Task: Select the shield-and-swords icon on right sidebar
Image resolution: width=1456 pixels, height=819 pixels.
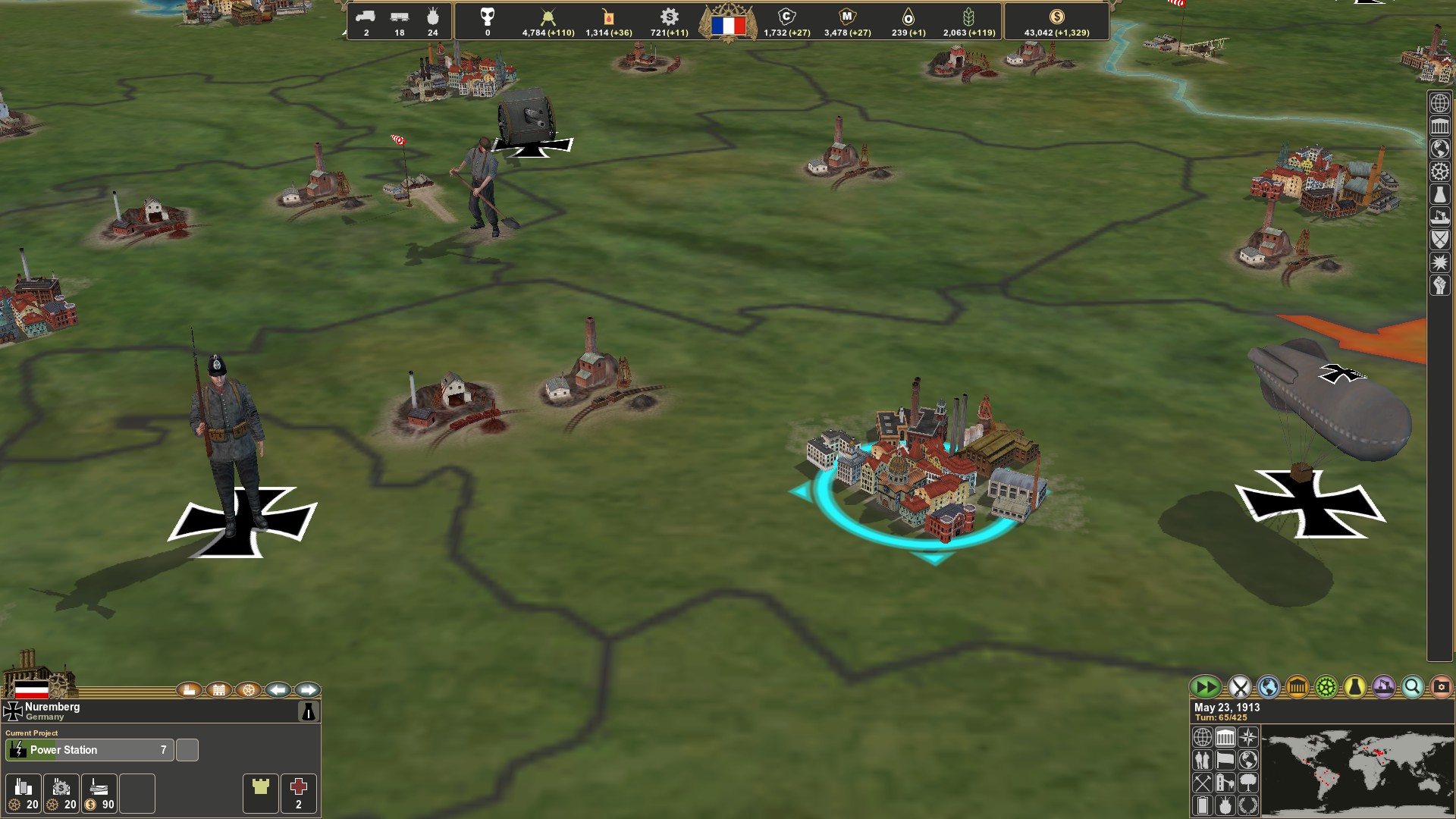Action: point(1440,239)
